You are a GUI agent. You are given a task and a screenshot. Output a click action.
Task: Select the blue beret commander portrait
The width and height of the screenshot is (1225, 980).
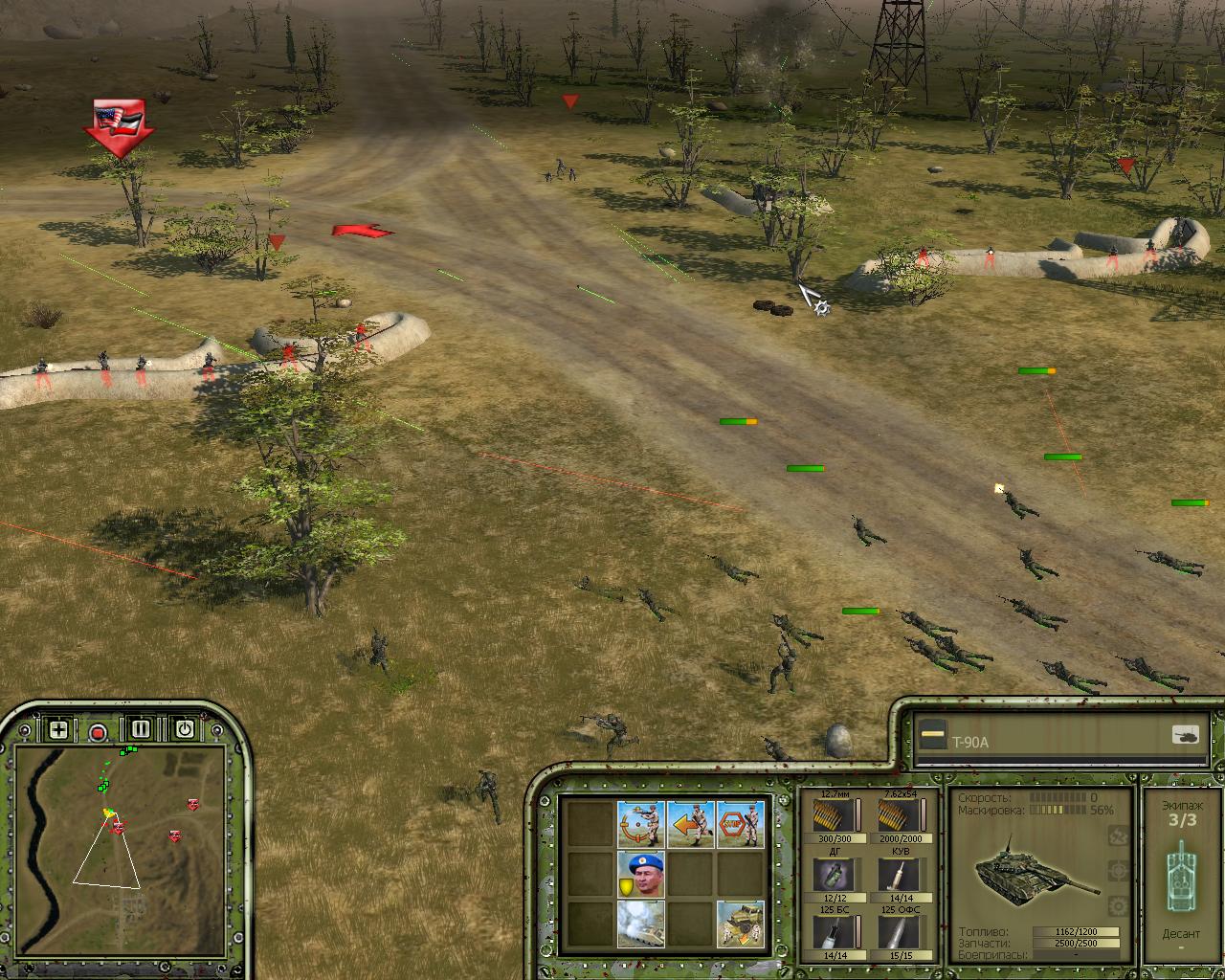(641, 874)
